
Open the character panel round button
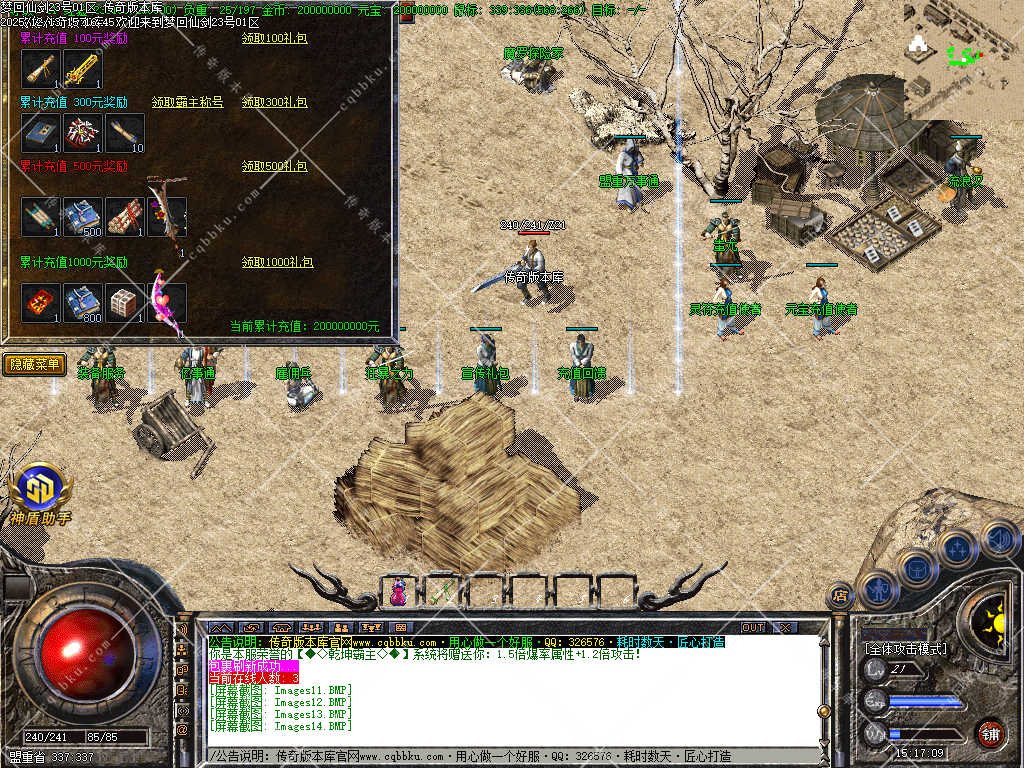tap(878, 591)
